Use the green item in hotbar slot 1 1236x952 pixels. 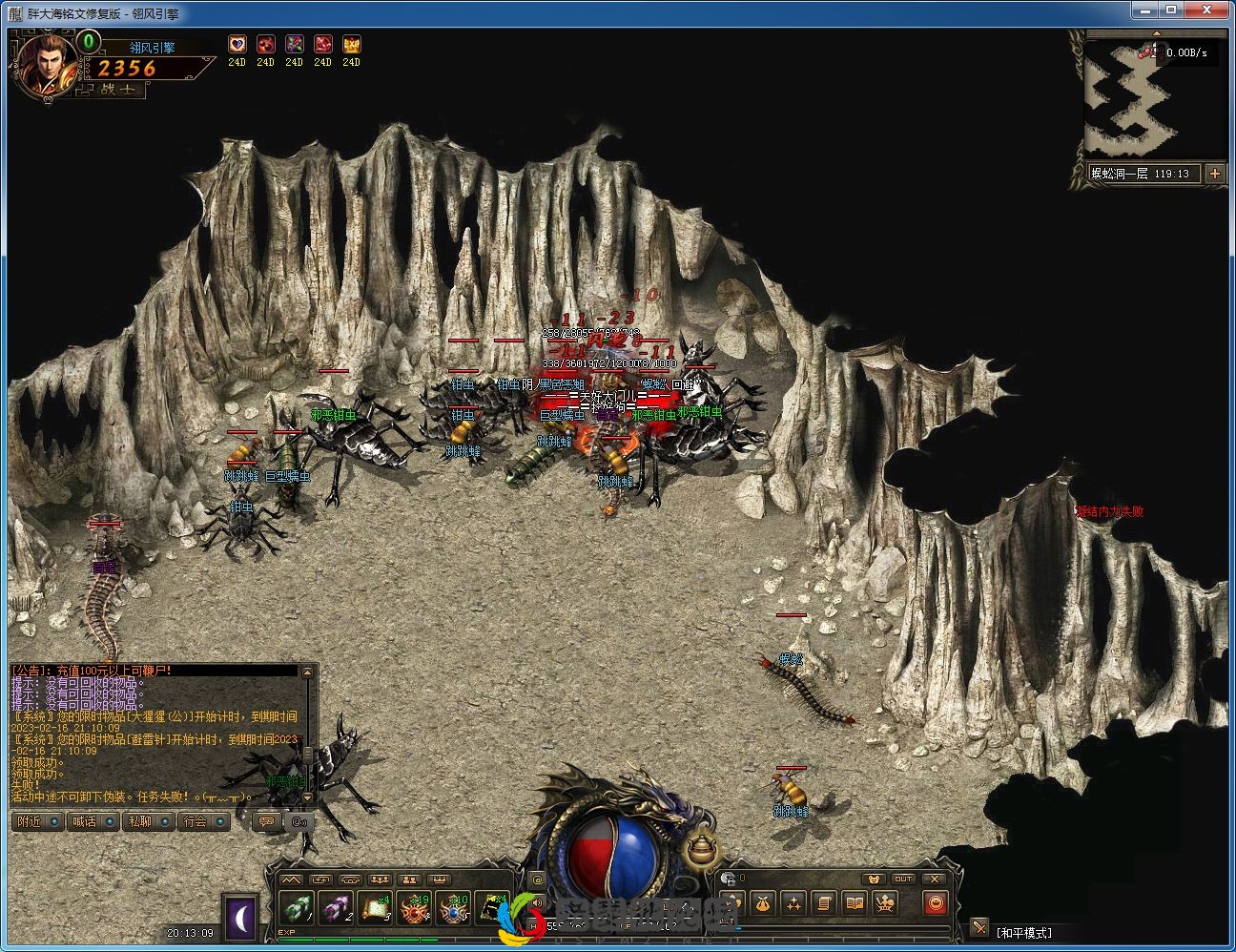[297, 909]
